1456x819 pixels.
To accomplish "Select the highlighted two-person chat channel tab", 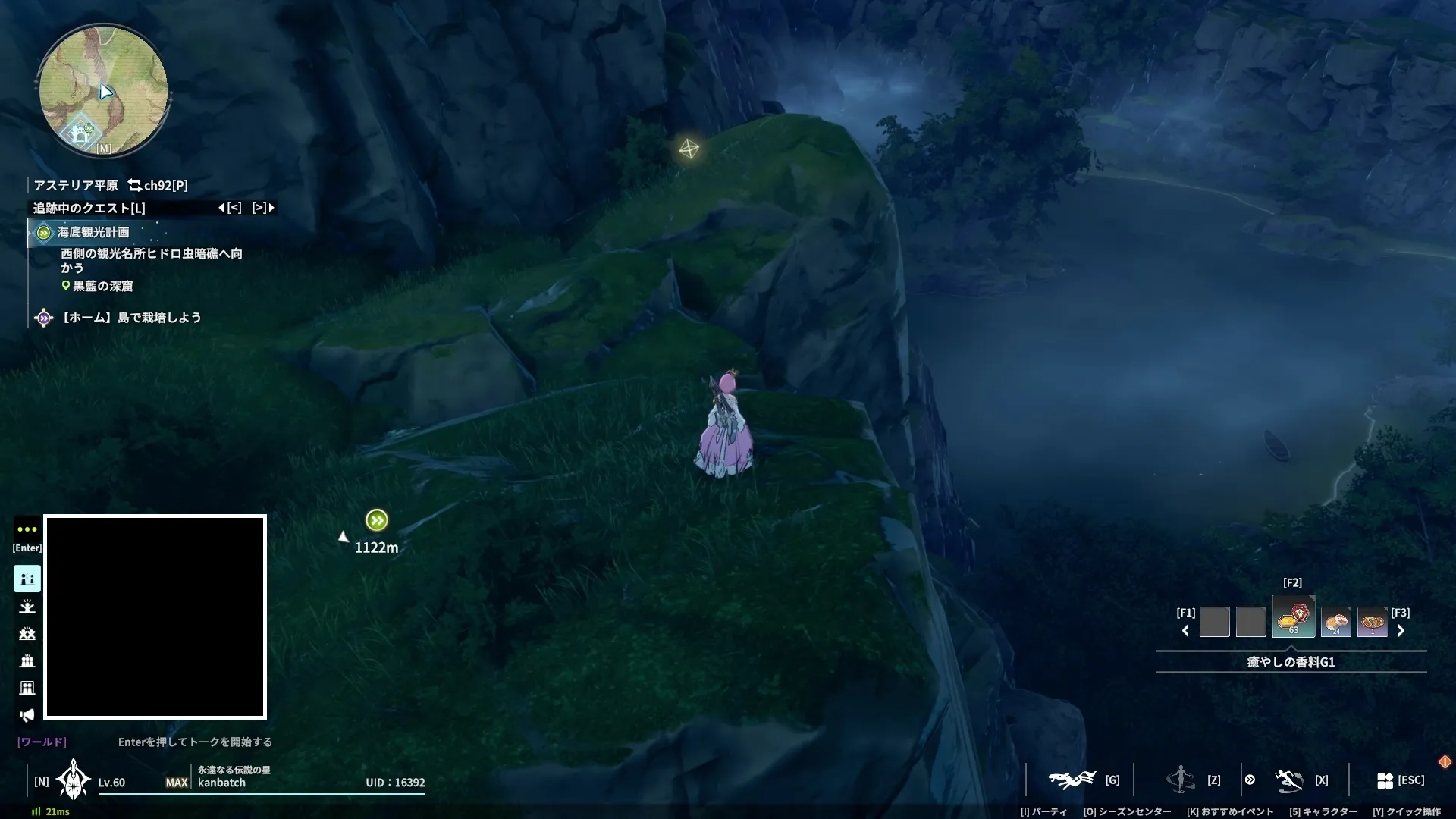I will 27,579.
